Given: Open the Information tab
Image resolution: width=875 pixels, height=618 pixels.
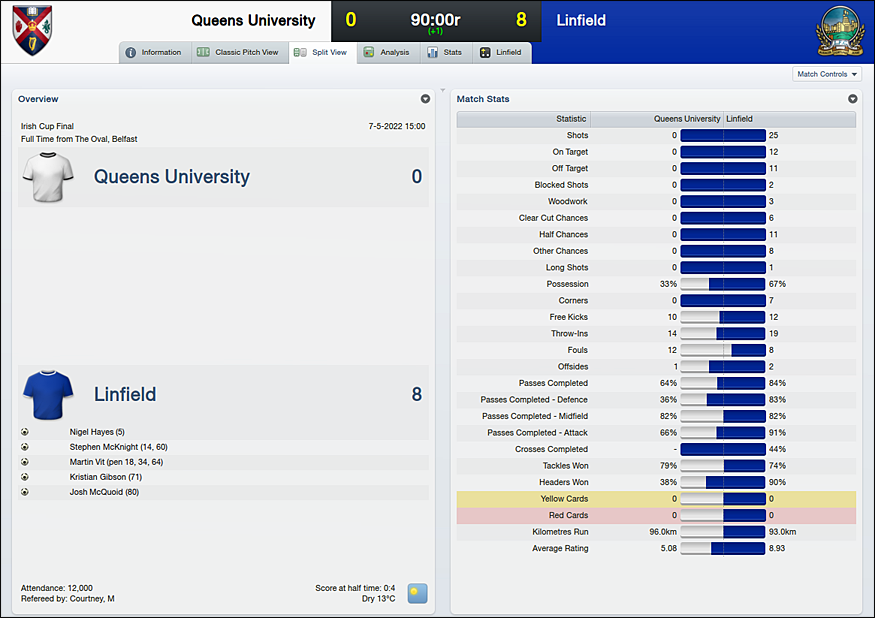Looking at the screenshot, I should tap(154, 53).
